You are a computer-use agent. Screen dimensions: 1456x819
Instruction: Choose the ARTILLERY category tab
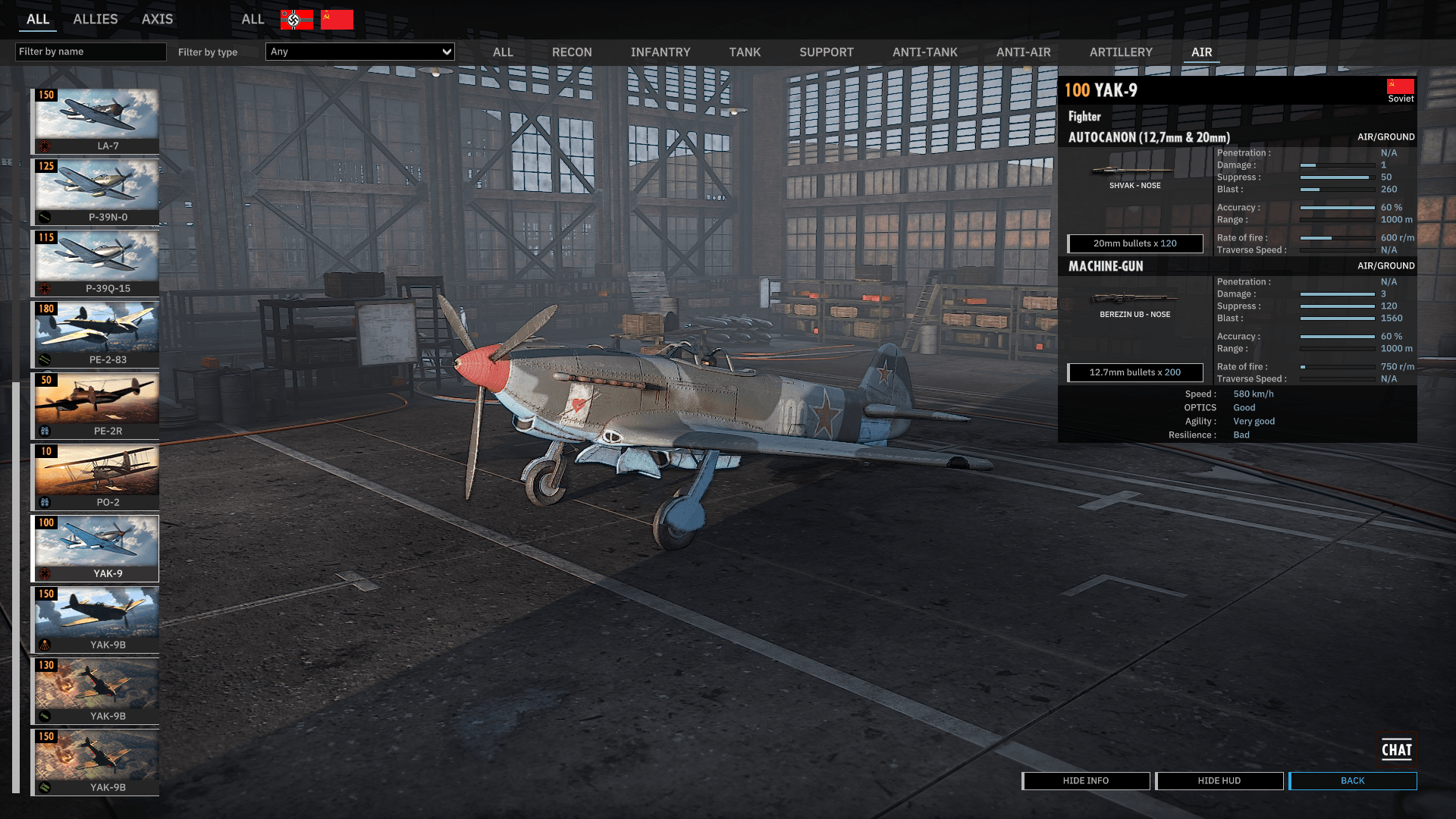[1121, 52]
